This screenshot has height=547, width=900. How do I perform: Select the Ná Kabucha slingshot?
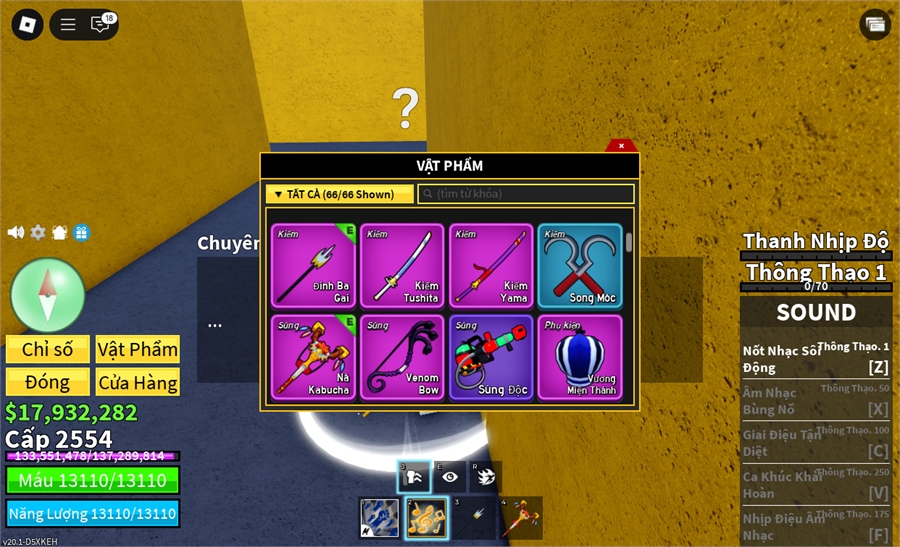click(313, 357)
